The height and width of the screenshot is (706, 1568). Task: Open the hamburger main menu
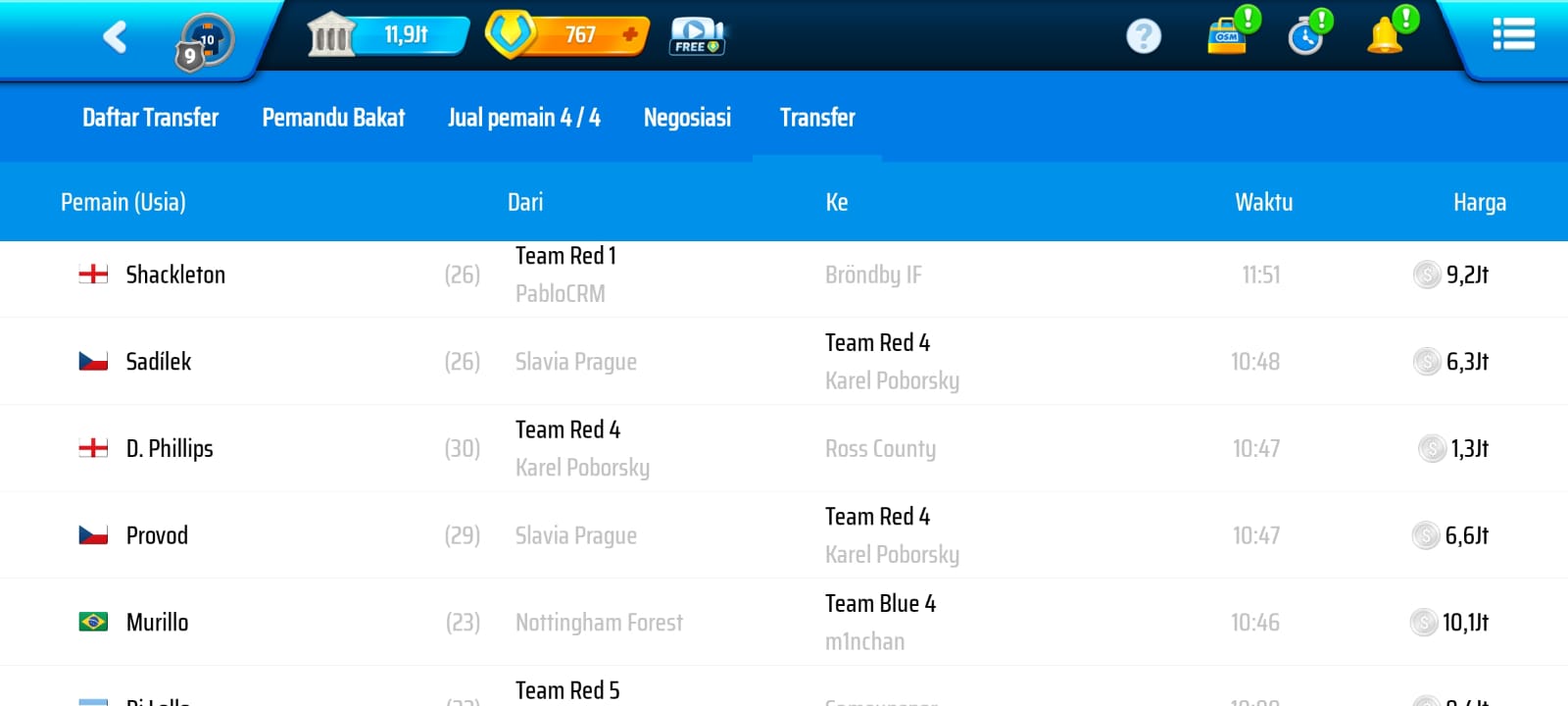point(1513,34)
